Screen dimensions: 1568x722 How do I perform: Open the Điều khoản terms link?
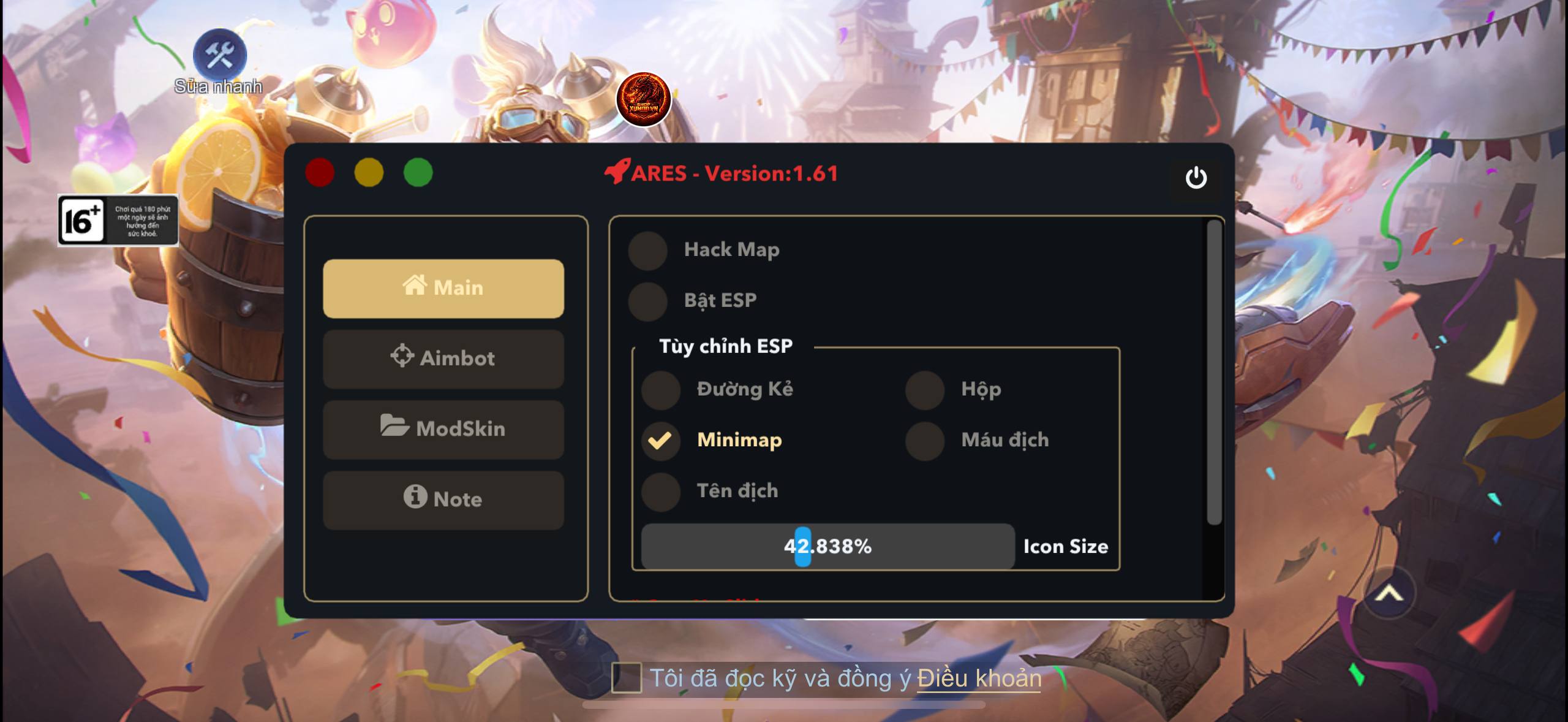pyautogui.click(x=979, y=678)
